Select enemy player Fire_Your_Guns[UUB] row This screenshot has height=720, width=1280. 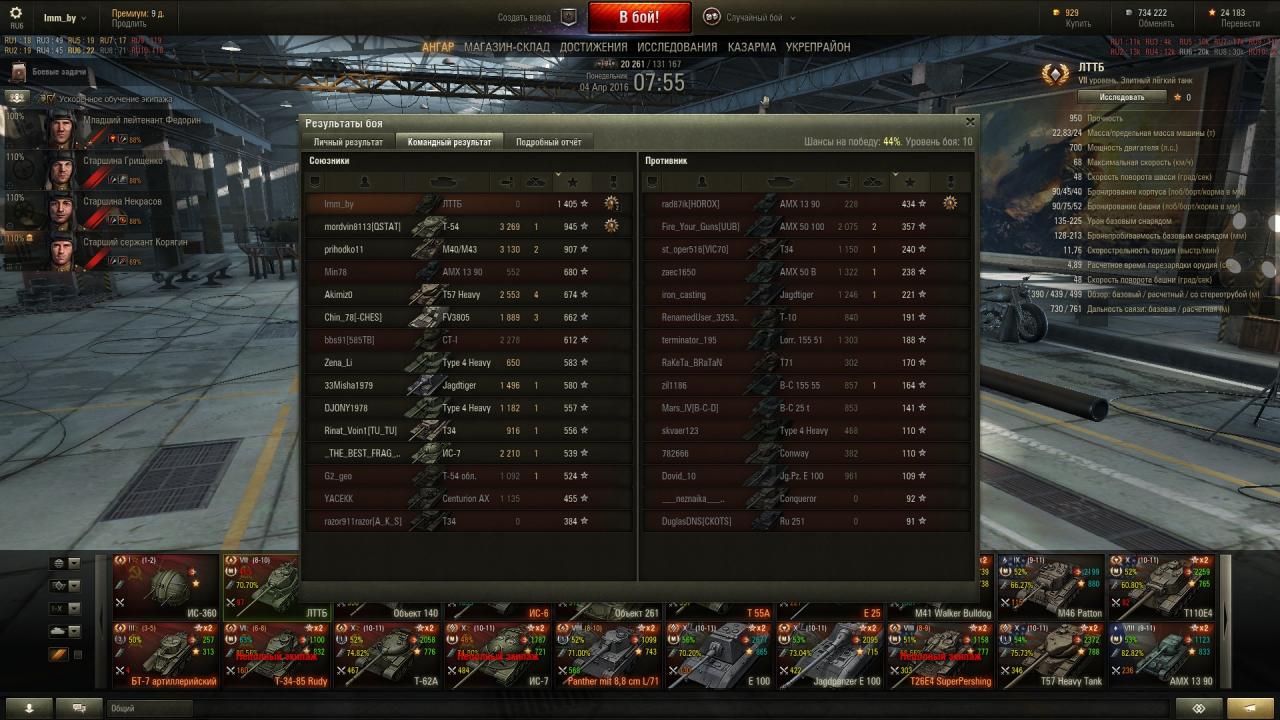[700, 227]
